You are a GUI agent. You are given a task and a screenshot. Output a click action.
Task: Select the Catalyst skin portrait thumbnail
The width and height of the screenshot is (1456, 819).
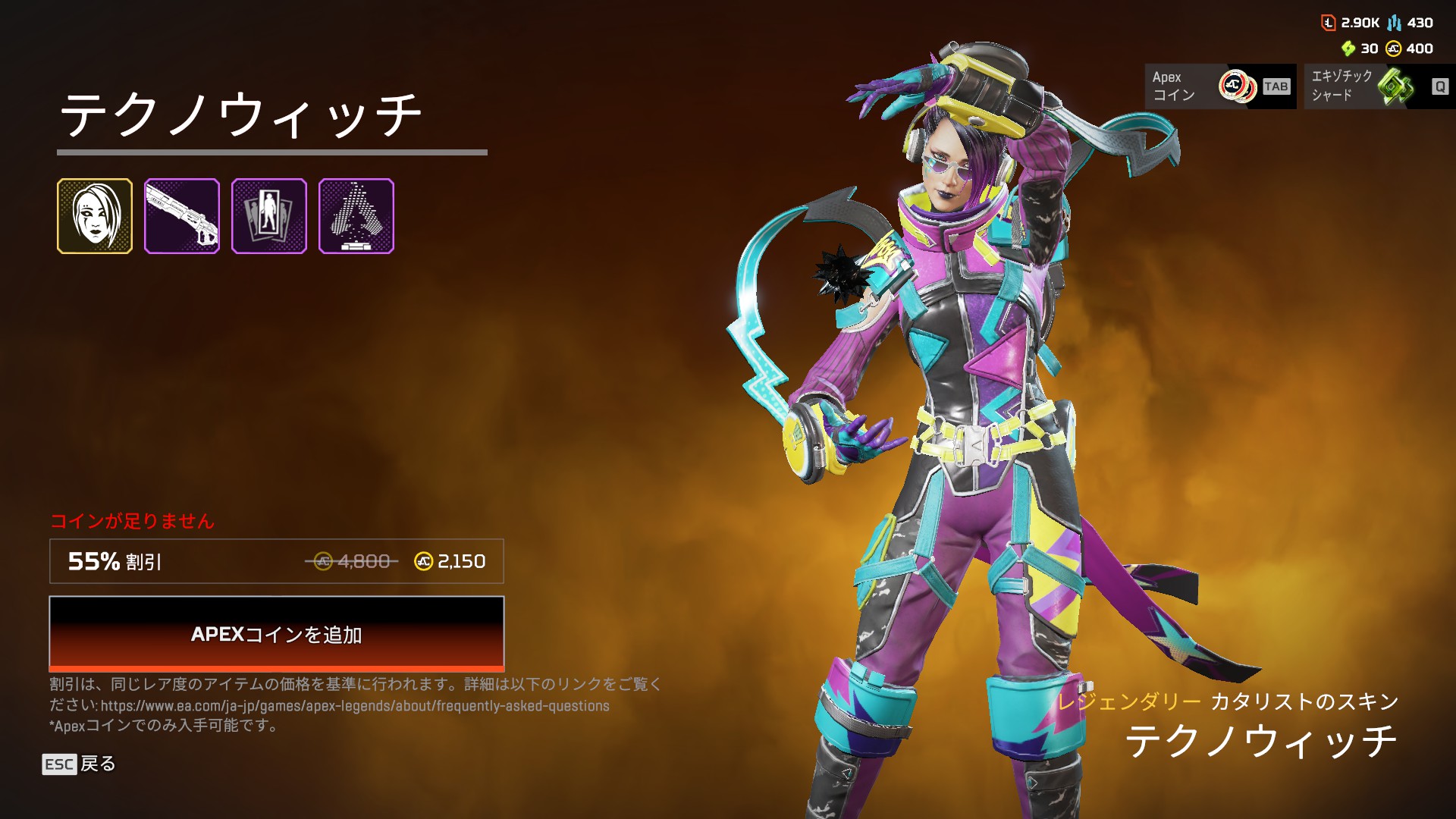(95, 216)
